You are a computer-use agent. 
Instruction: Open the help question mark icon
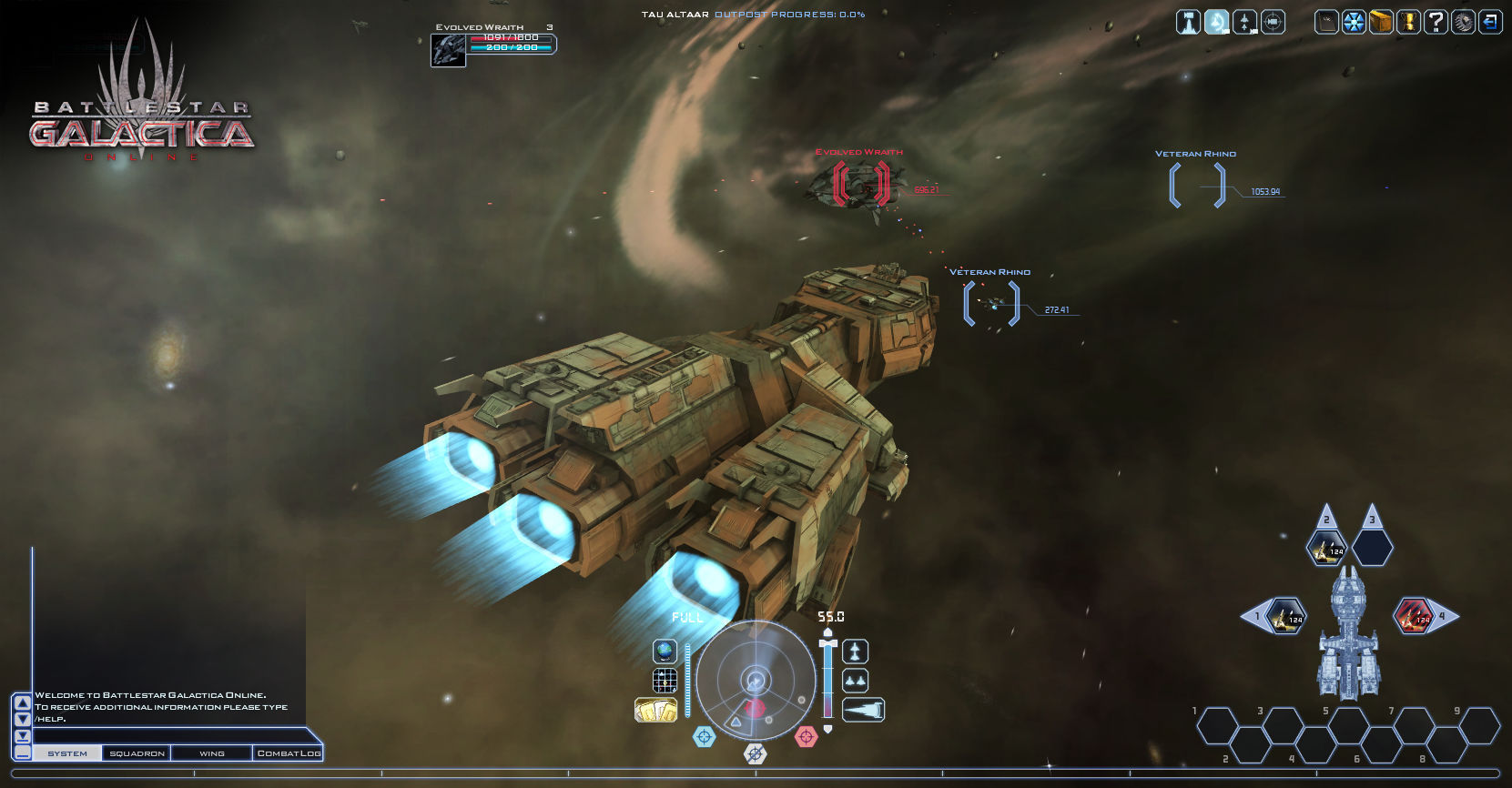coord(1436,22)
